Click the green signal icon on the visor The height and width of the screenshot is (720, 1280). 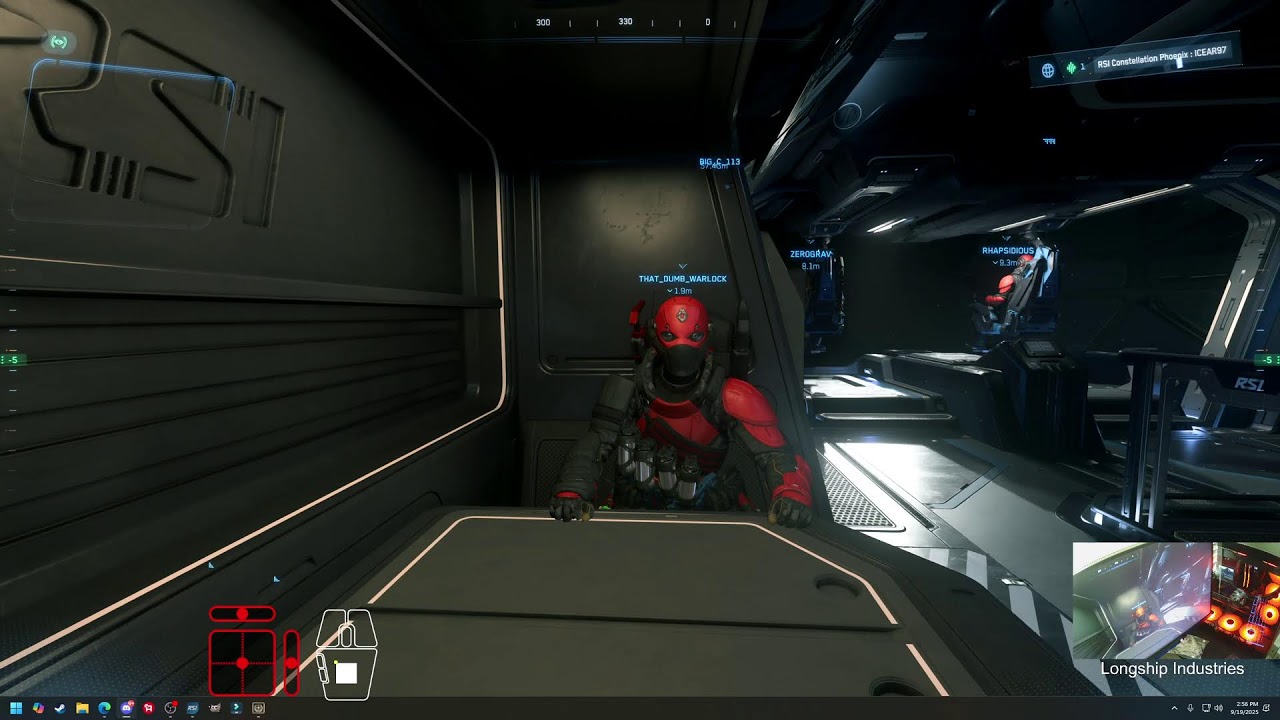point(59,42)
